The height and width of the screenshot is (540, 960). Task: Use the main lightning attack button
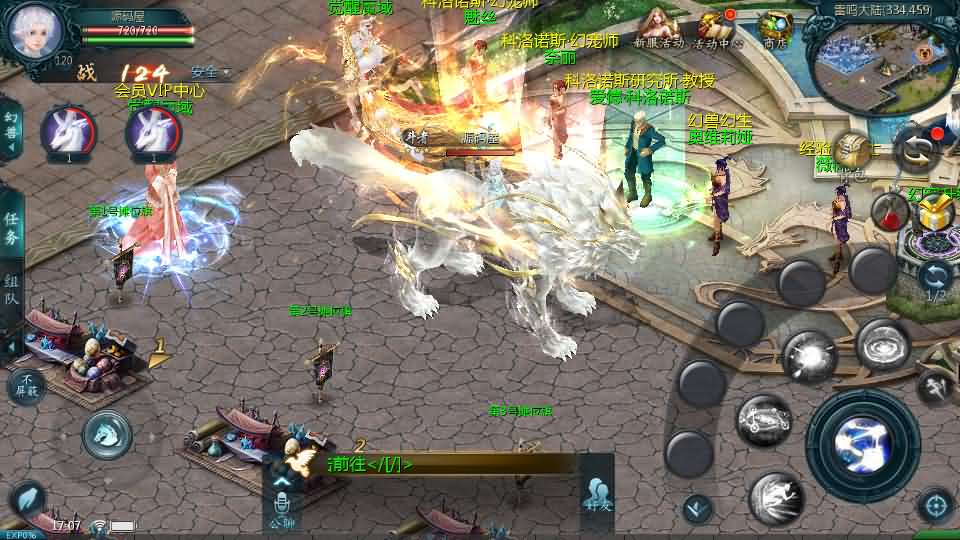[862, 436]
